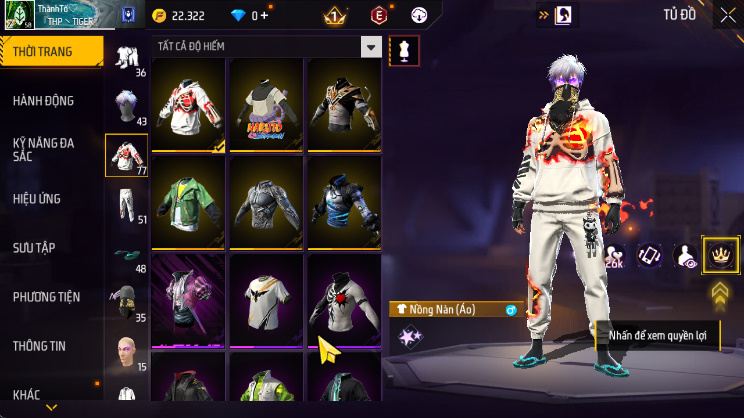The width and height of the screenshot is (744, 418).
Task: Open the THỜI TRANG category
Action: pos(50,51)
